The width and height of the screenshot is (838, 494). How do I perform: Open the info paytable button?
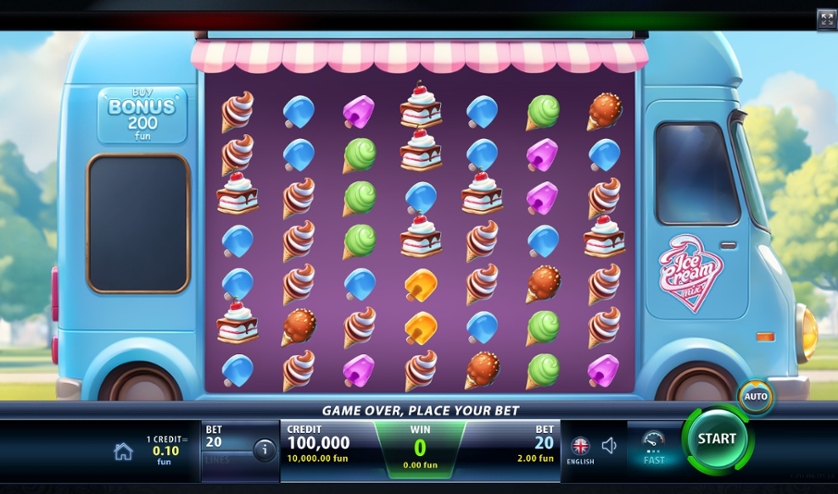coord(264,450)
